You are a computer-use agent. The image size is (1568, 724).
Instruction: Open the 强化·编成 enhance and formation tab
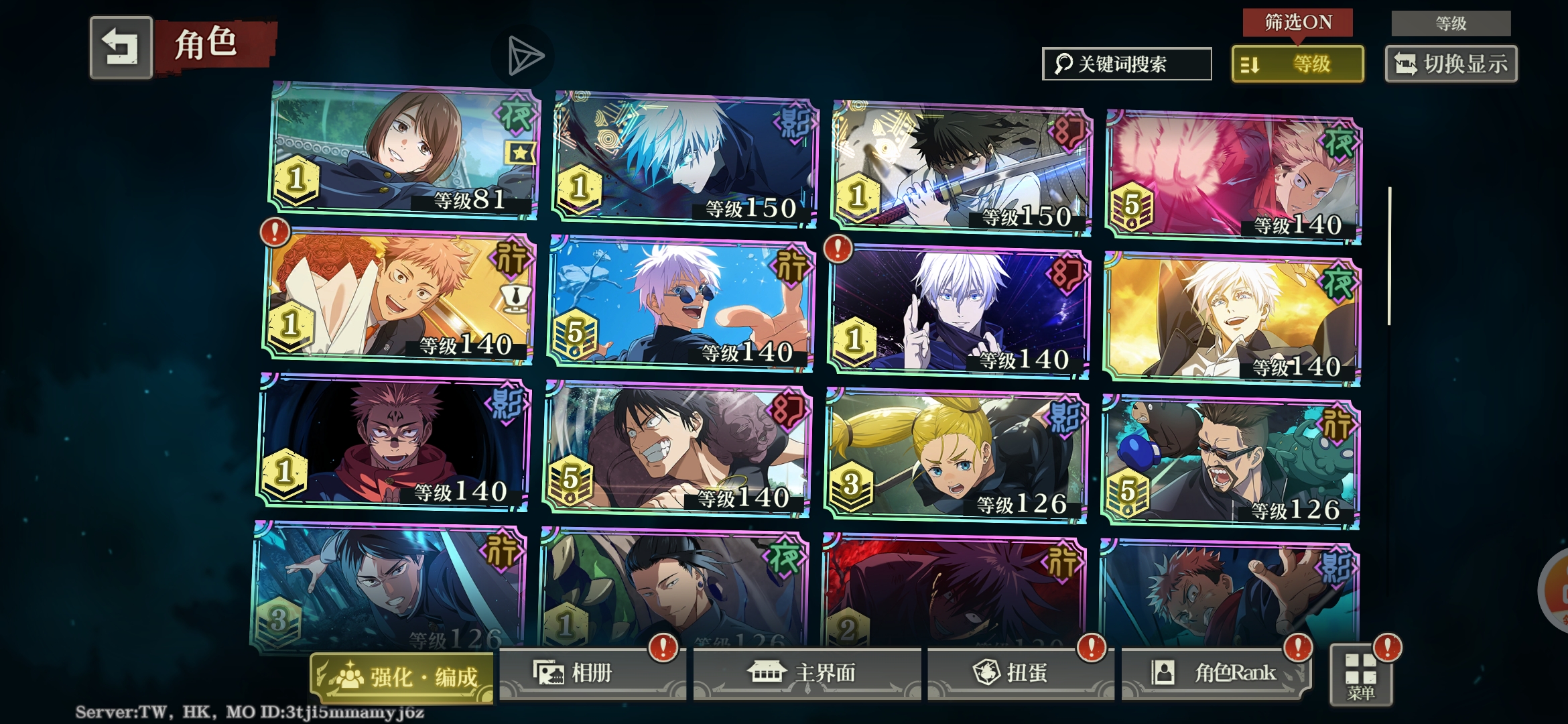click(x=402, y=677)
